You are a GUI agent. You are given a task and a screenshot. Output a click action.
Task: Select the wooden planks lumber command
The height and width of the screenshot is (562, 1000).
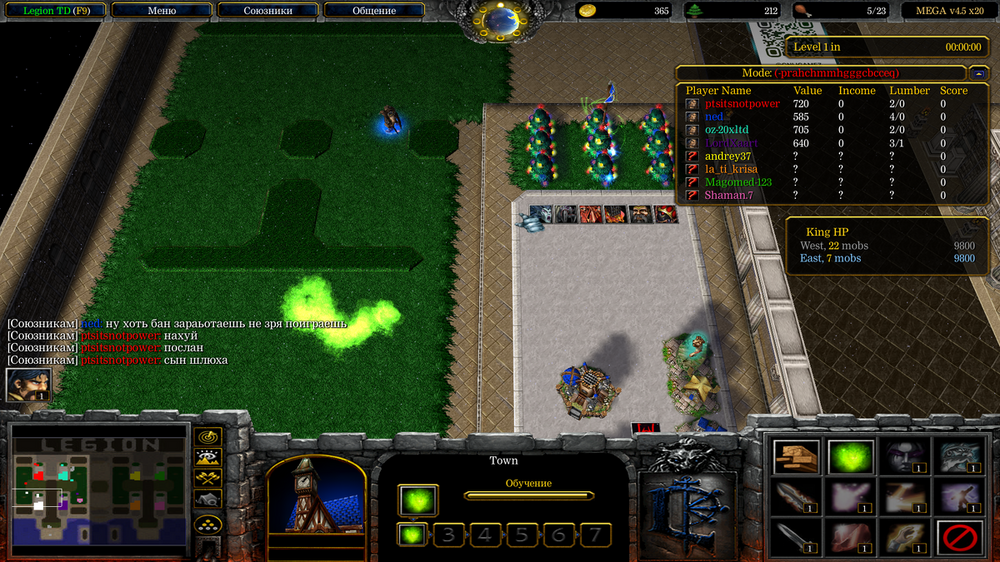[796, 457]
